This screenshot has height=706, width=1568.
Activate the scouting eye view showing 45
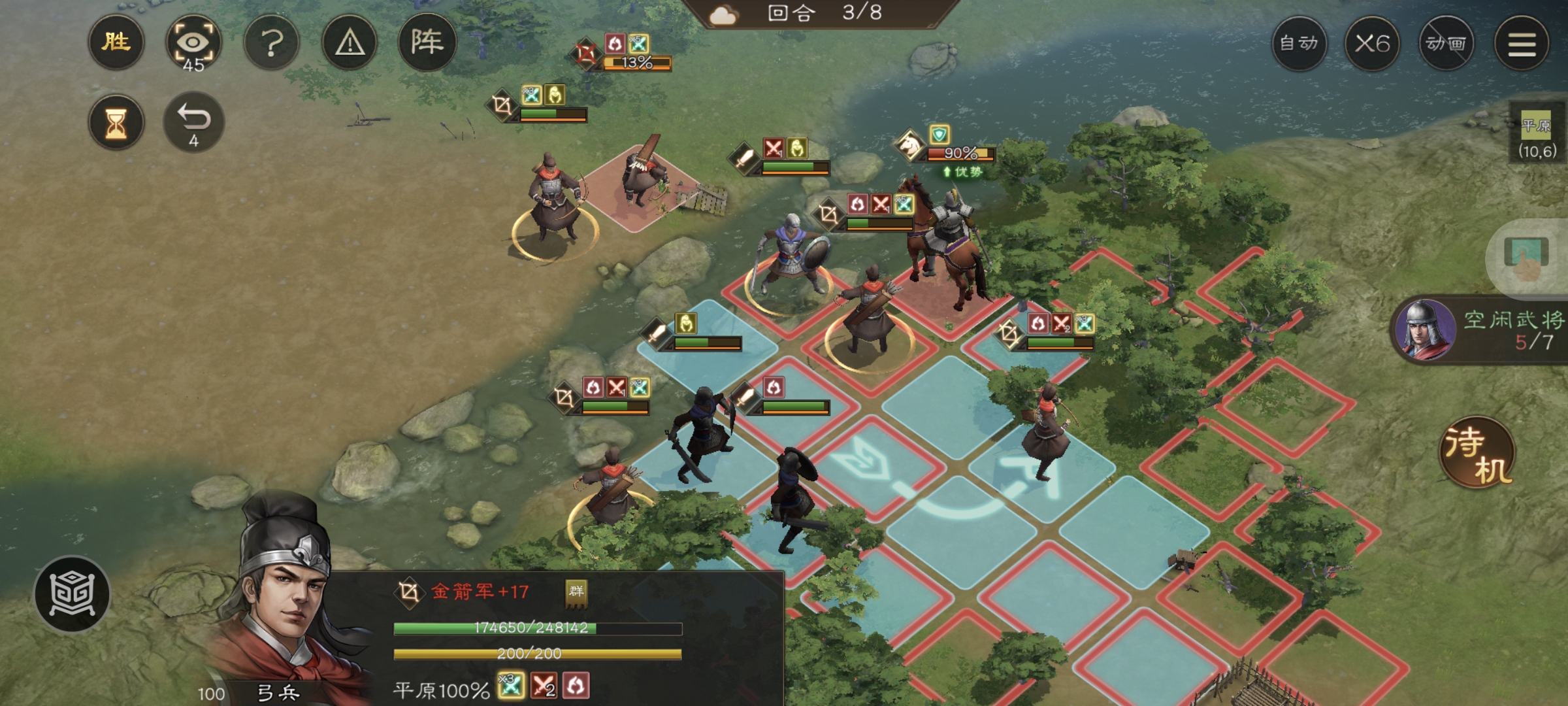[193, 43]
